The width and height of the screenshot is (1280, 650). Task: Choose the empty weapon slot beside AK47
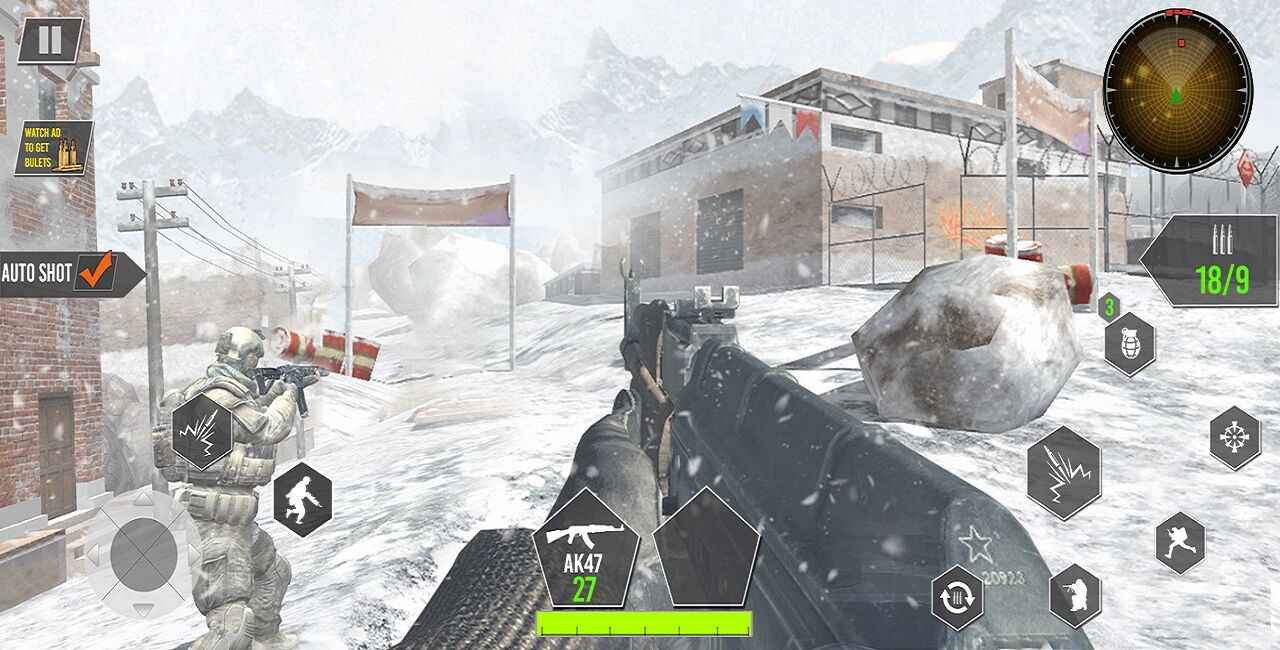click(707, 550)
